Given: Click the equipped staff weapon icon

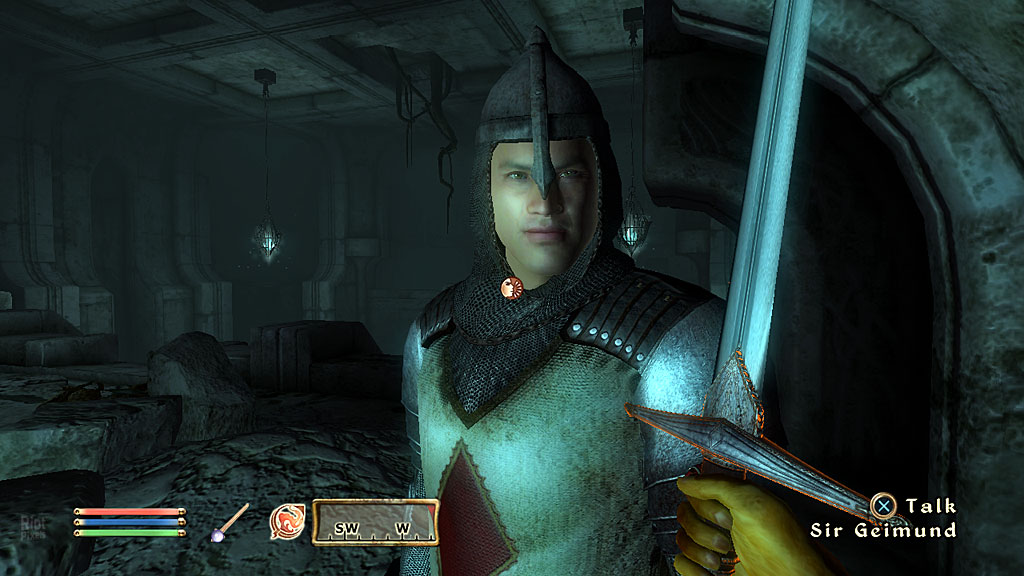Looking at the screenshot, I should click(233, 522).
